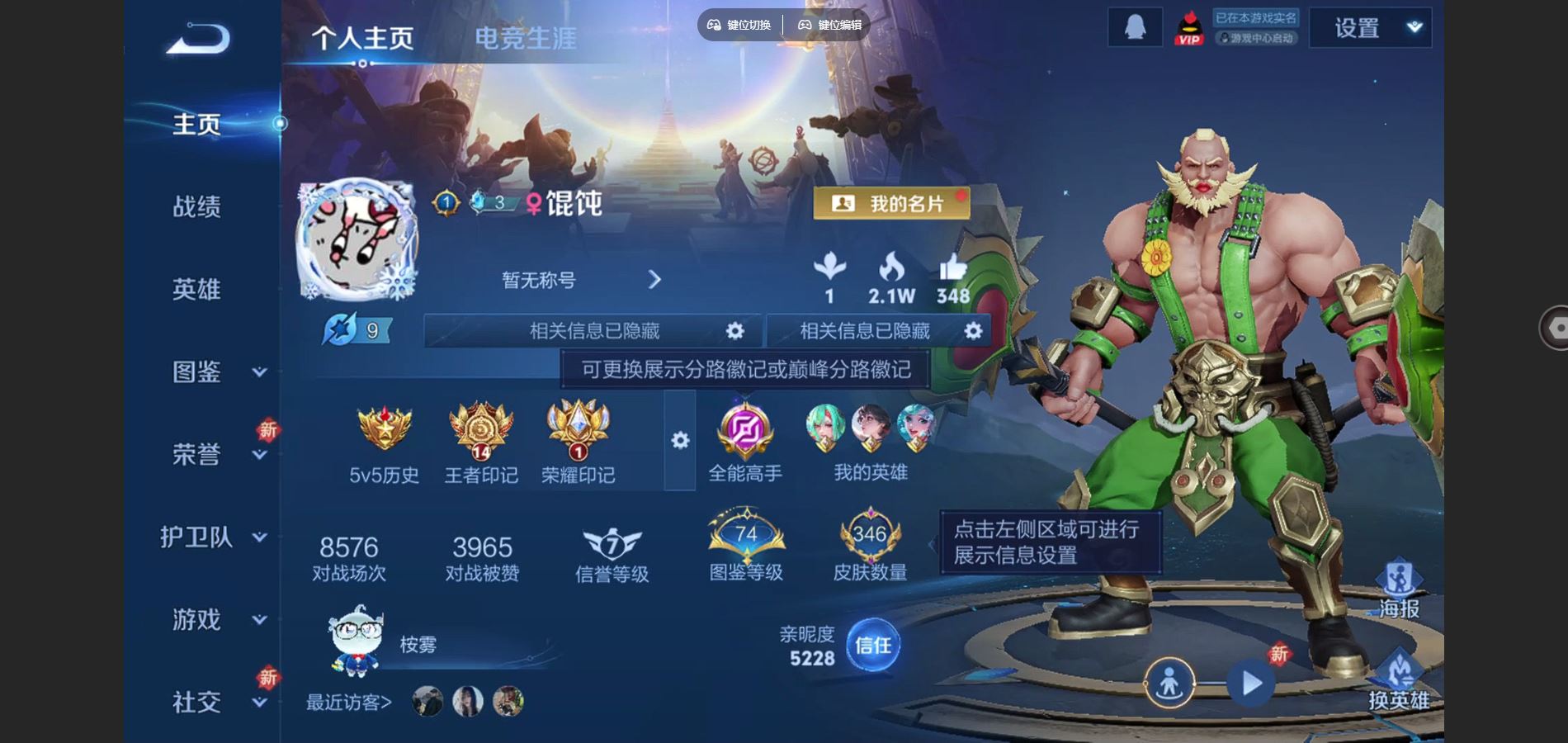Toggle display of second 相关信息已隐藏 section
Image resolution: width=1568 pixels, height=743 pixels.
pos(972,330)
